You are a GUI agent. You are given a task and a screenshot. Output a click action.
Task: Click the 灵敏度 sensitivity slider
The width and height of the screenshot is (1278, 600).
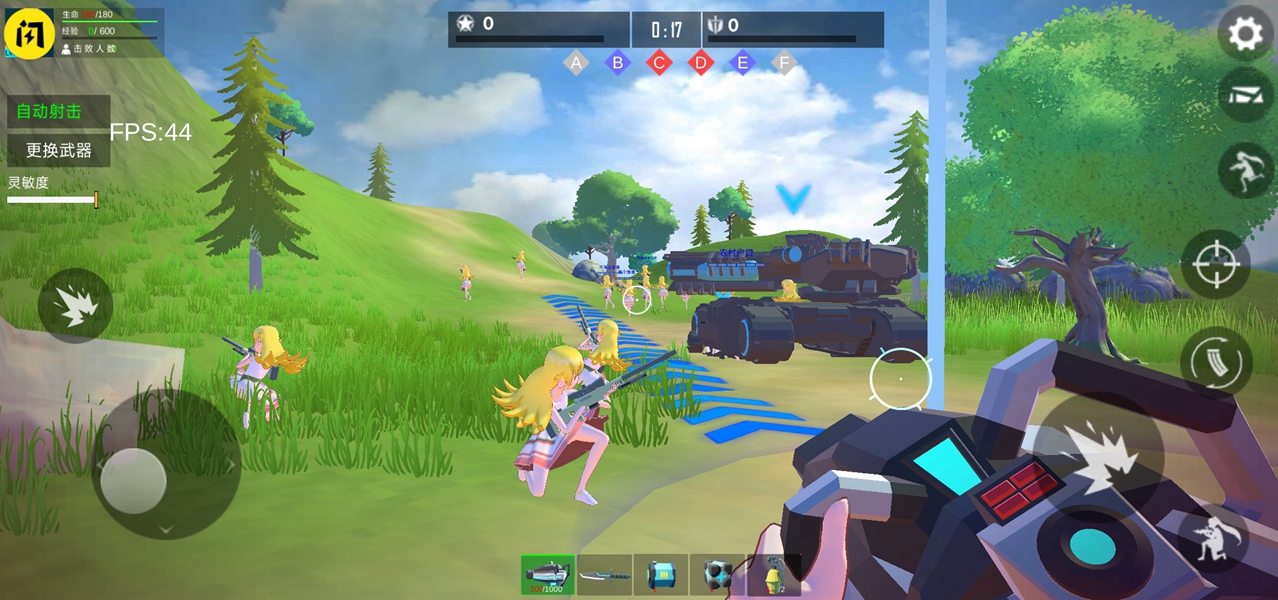coord(52,200)
